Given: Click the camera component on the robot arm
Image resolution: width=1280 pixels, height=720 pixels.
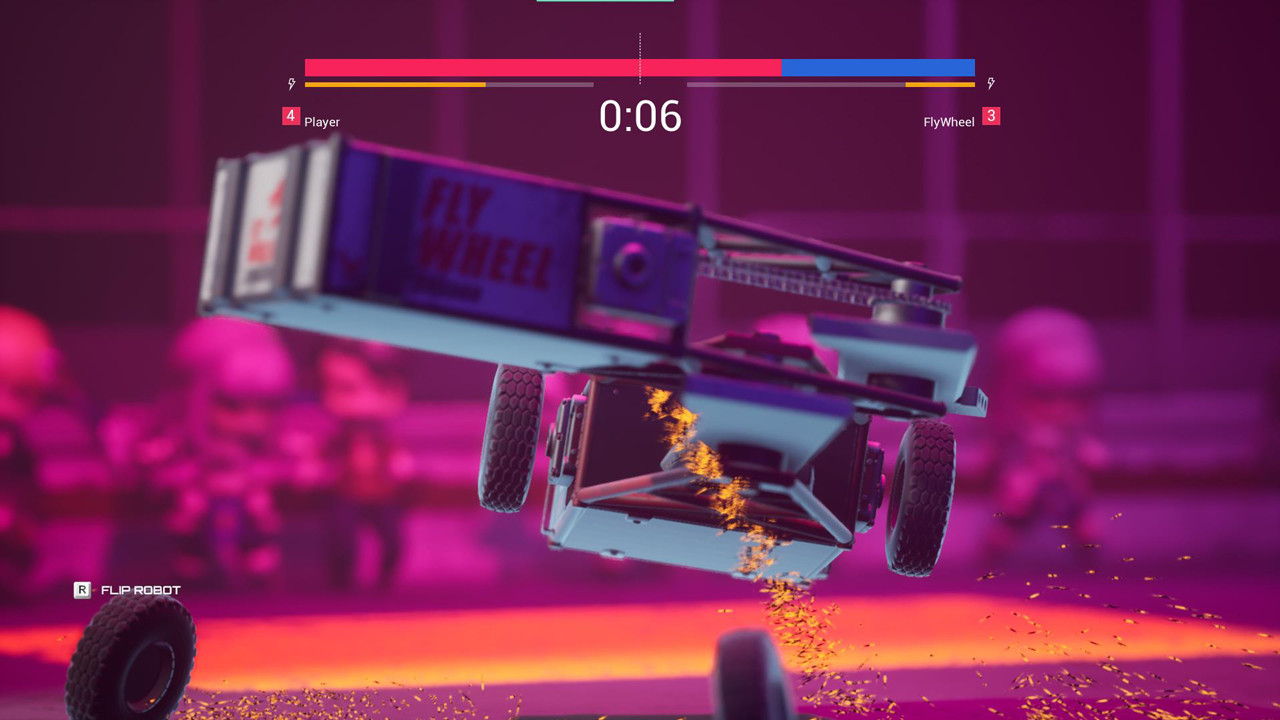Looking at the screenshot, I should click(x=635, y=263).
